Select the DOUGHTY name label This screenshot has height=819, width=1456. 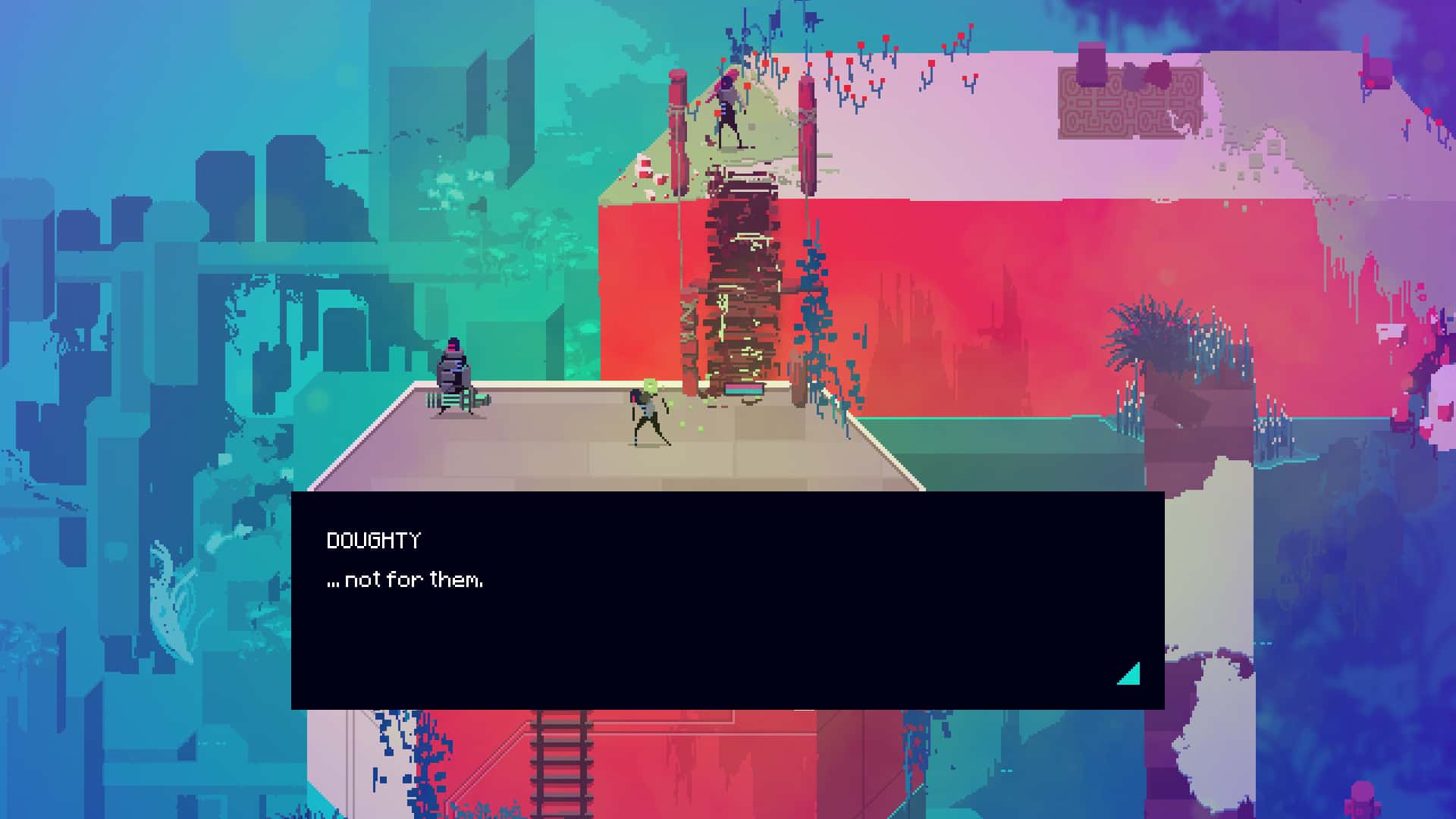pos(374,541)
